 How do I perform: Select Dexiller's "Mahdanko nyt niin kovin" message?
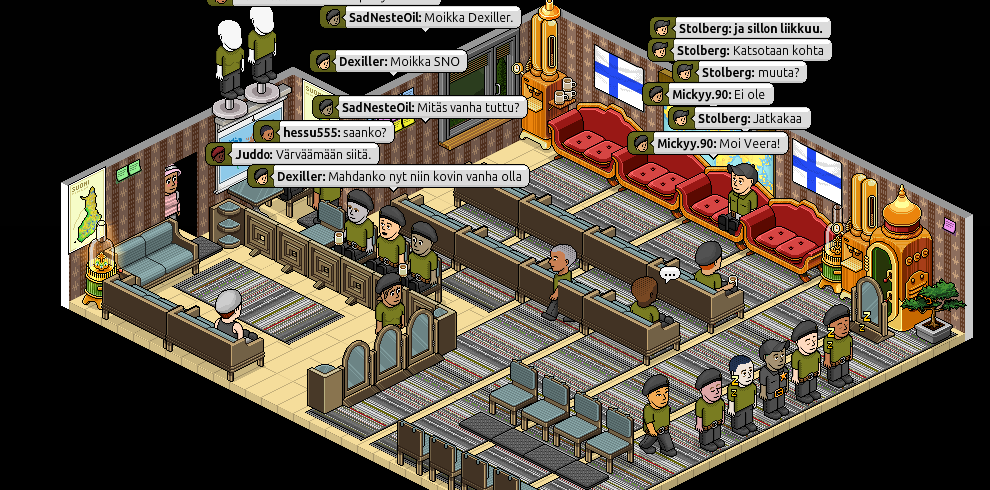[x=388, y=176]
